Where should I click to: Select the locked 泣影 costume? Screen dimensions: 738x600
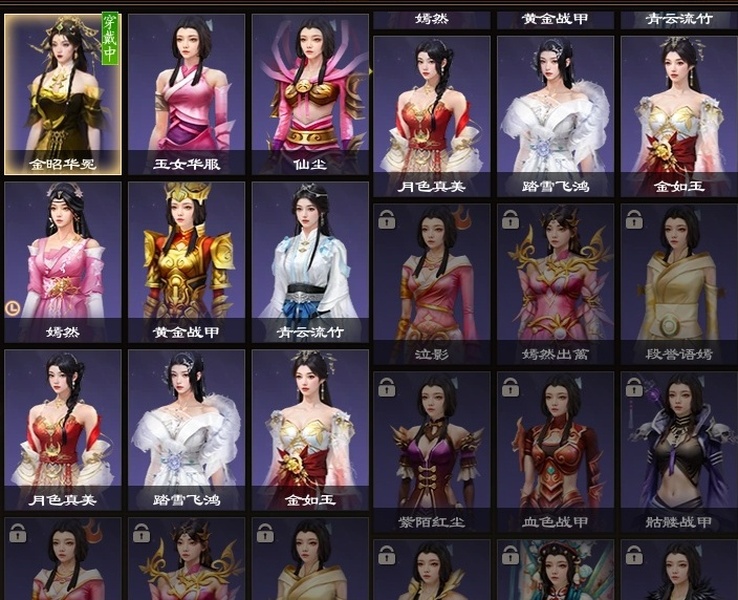coord(431,283)
